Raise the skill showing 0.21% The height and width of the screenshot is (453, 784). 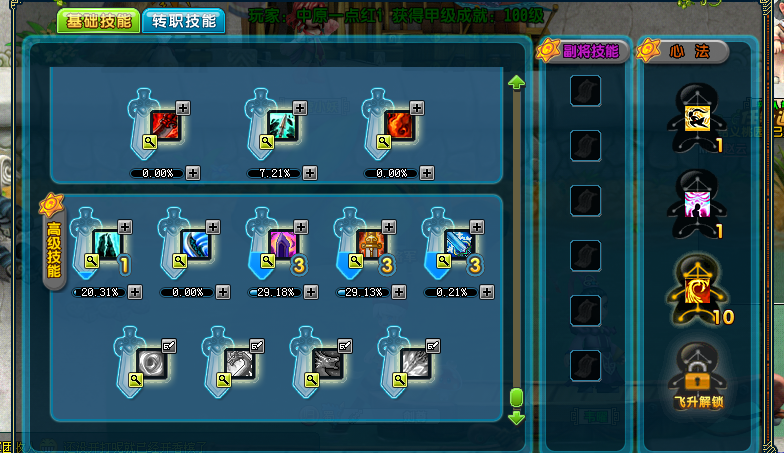point(487,292)
